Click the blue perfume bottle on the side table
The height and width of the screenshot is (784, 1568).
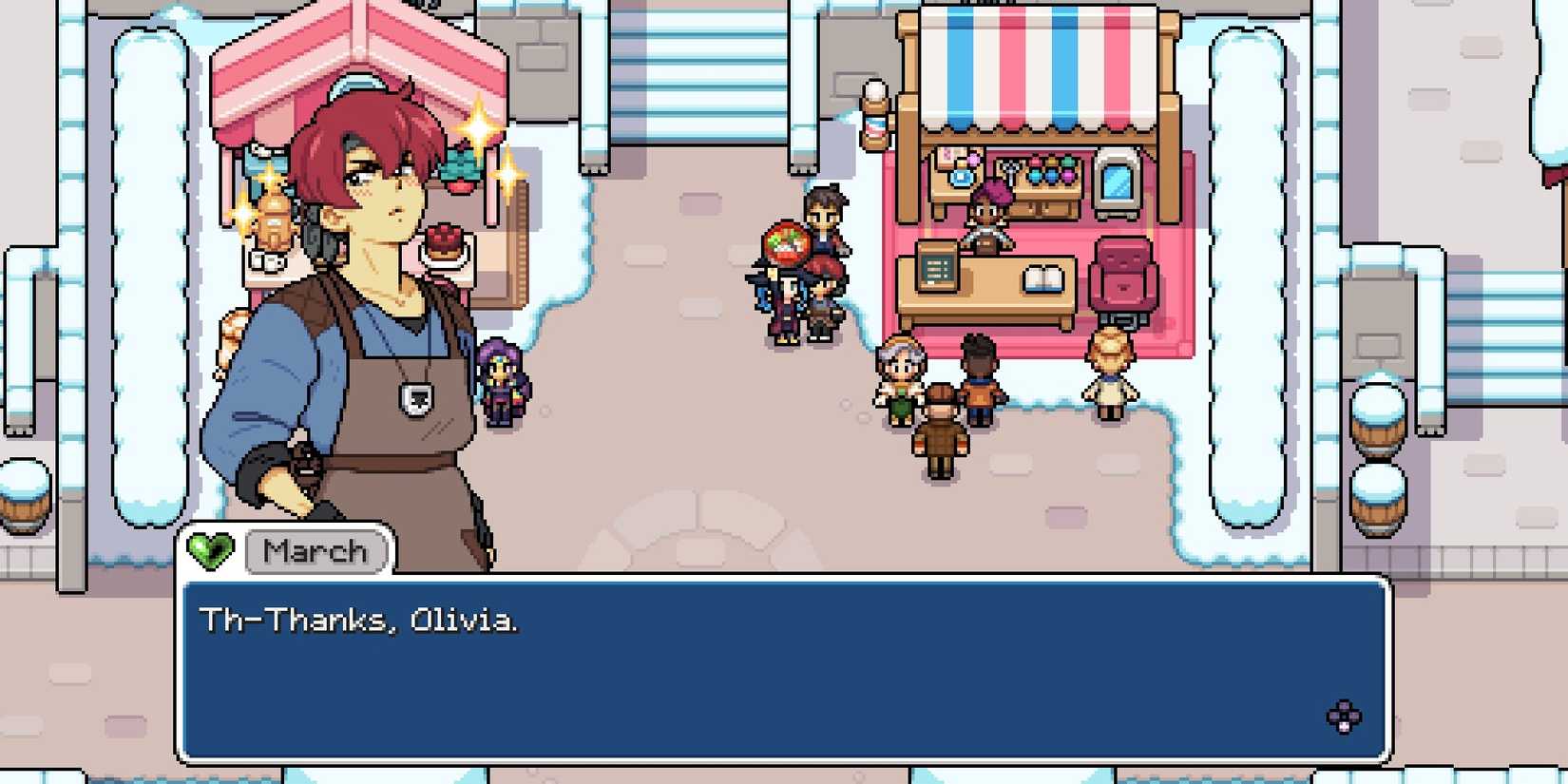point(963,178)
